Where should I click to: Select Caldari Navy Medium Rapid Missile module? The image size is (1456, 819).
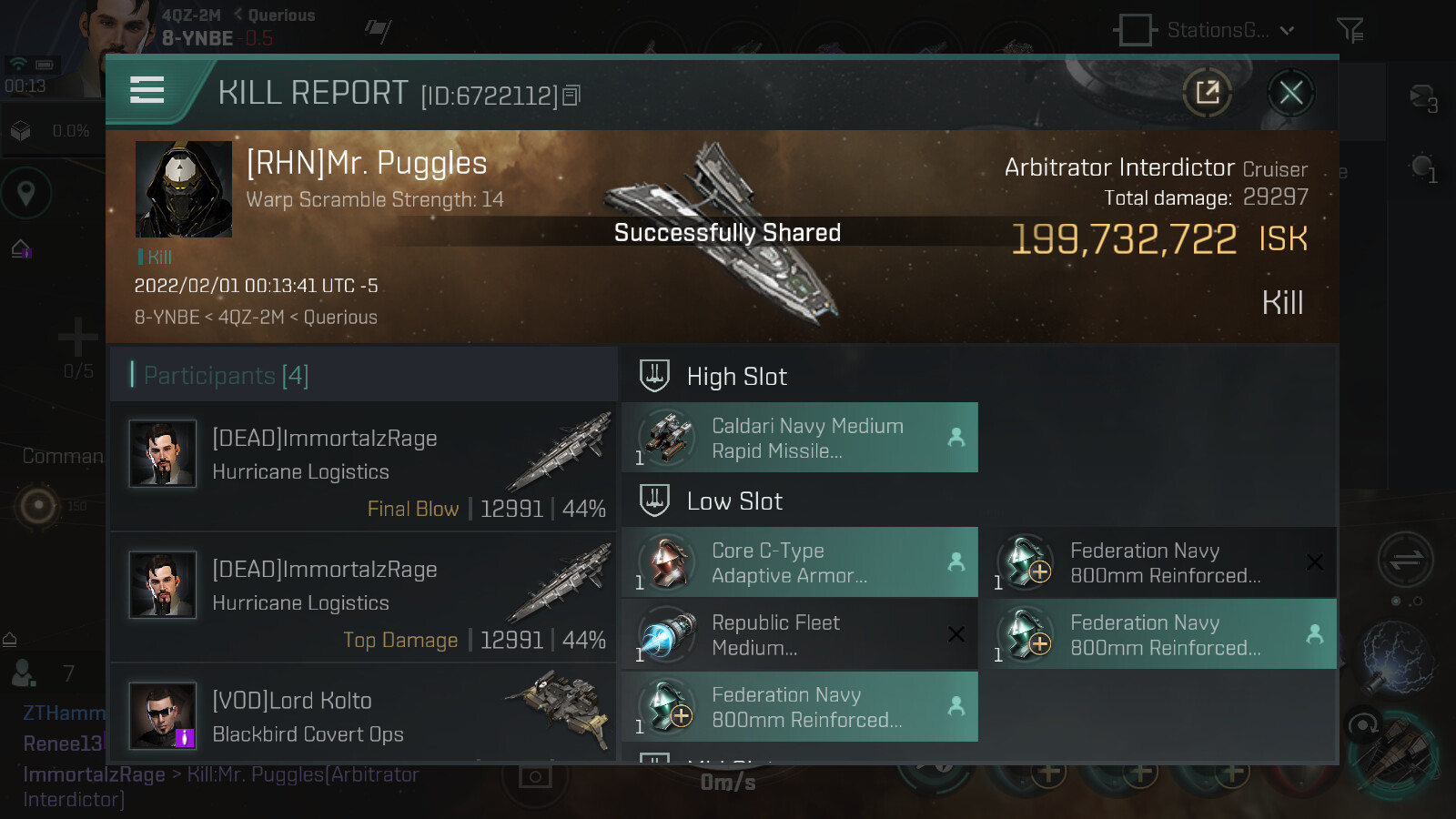tap(800, 438)
